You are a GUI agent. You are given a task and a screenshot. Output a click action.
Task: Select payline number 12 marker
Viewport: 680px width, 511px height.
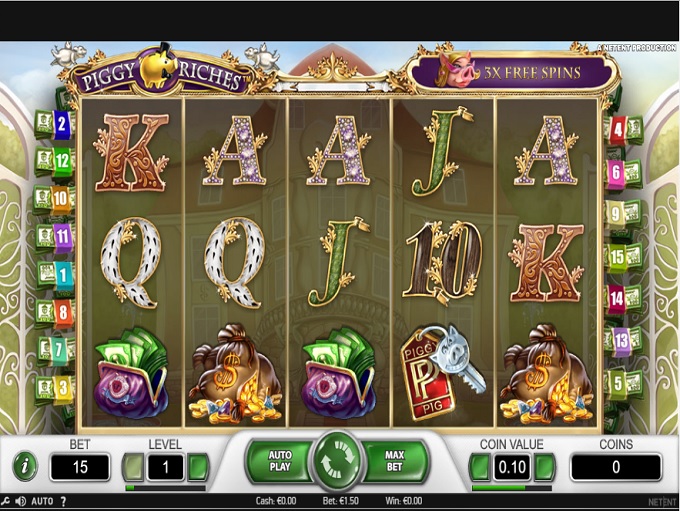coord(62,160)
